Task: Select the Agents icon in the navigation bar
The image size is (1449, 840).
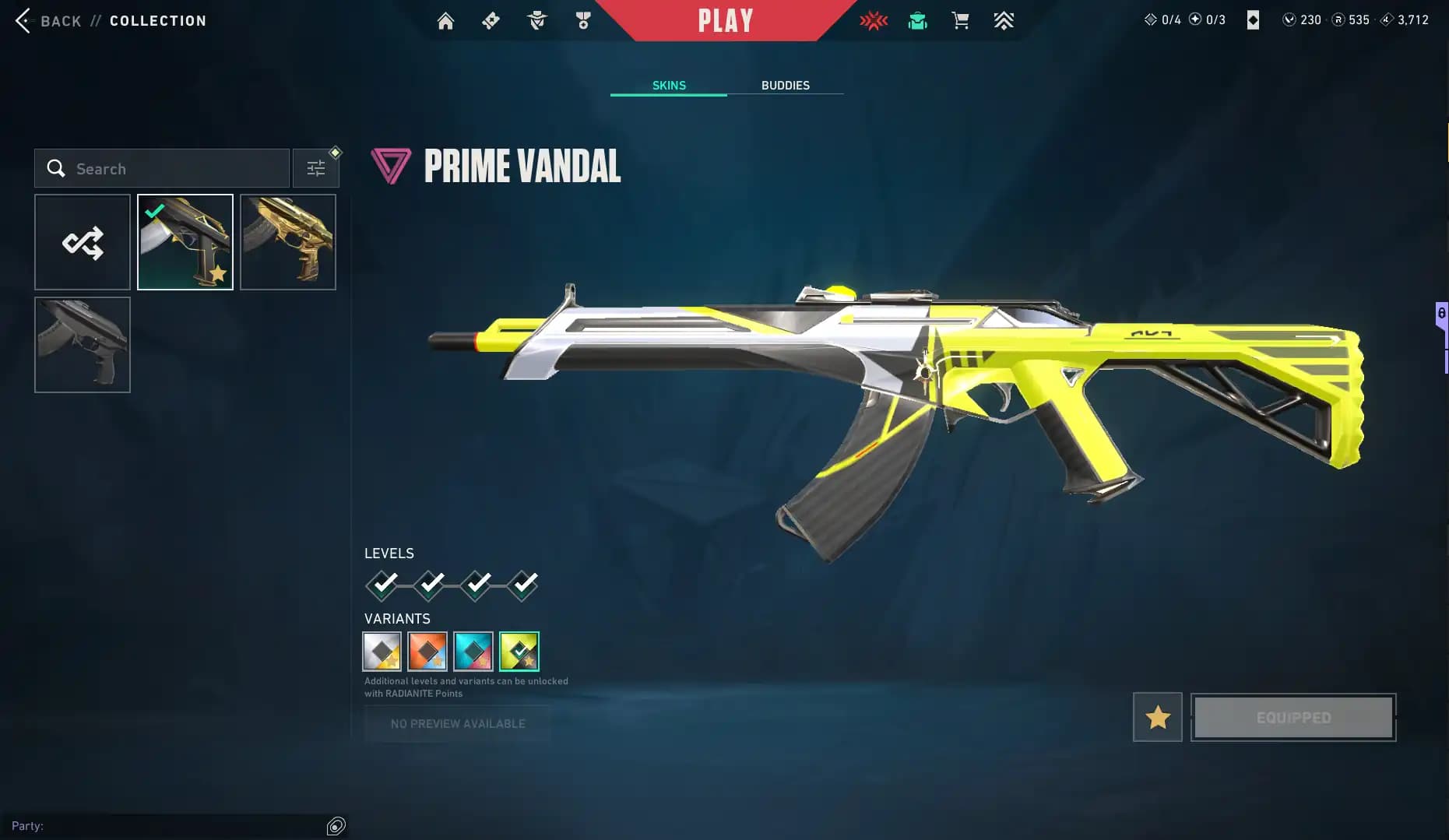Action: coord(536,21)
